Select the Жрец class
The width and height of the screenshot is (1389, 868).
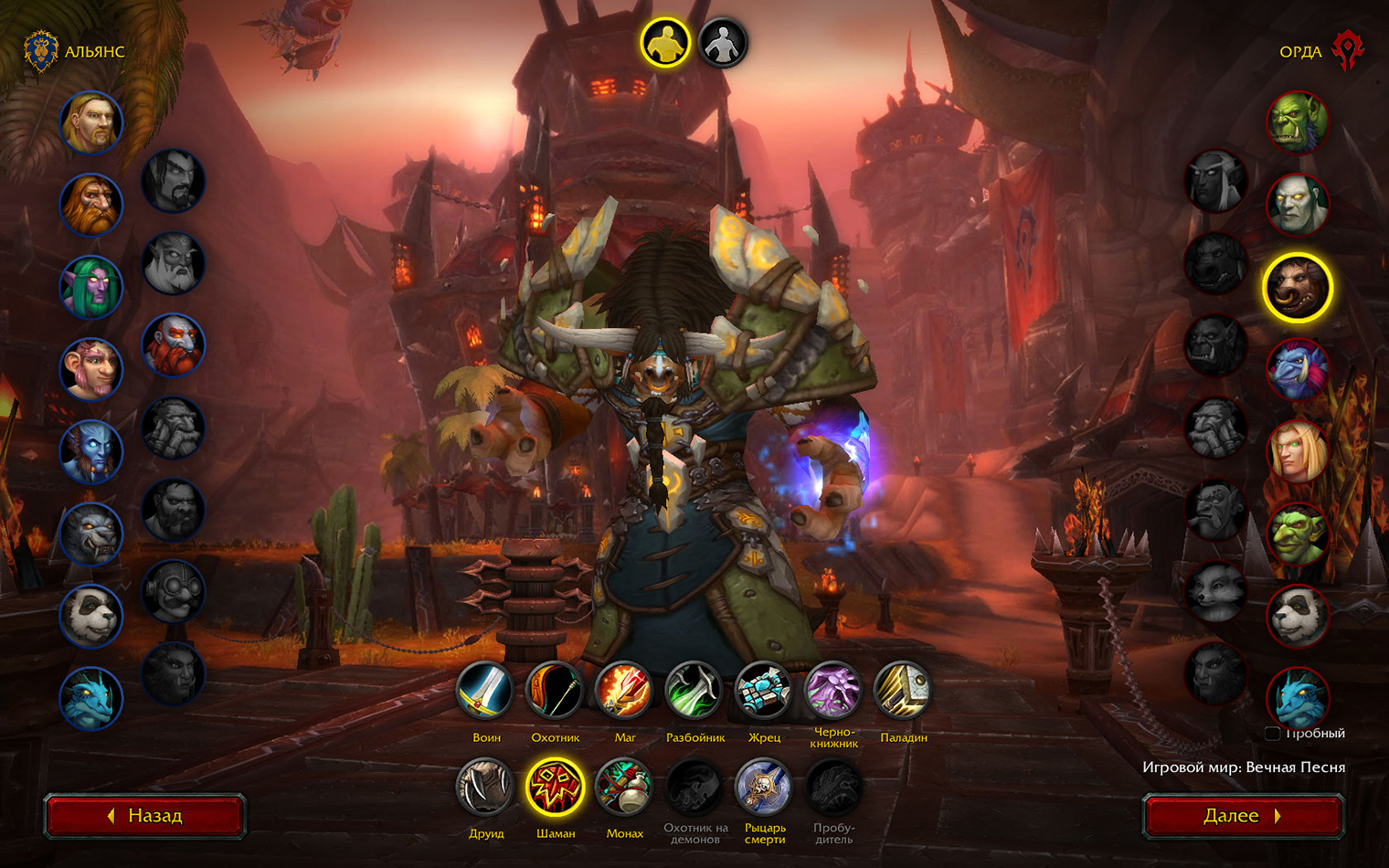[764, 692]
